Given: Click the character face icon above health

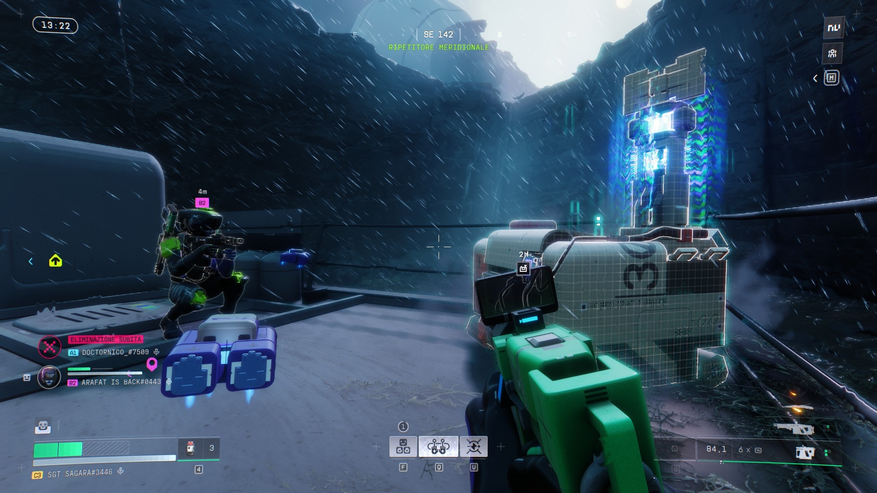Looking at the screenshot, I should 42,427.
